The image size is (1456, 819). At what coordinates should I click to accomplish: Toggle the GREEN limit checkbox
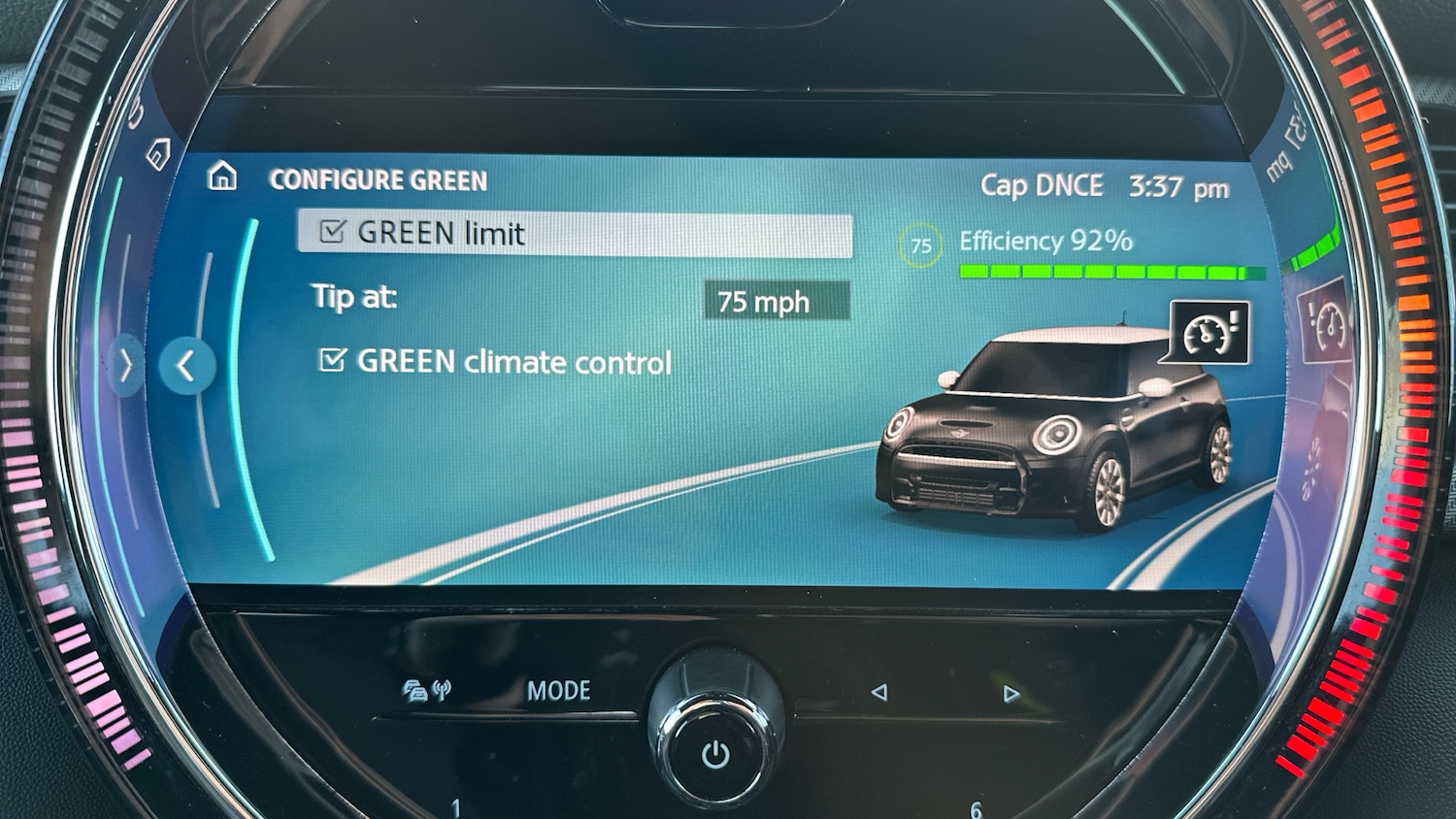[334, 231]
